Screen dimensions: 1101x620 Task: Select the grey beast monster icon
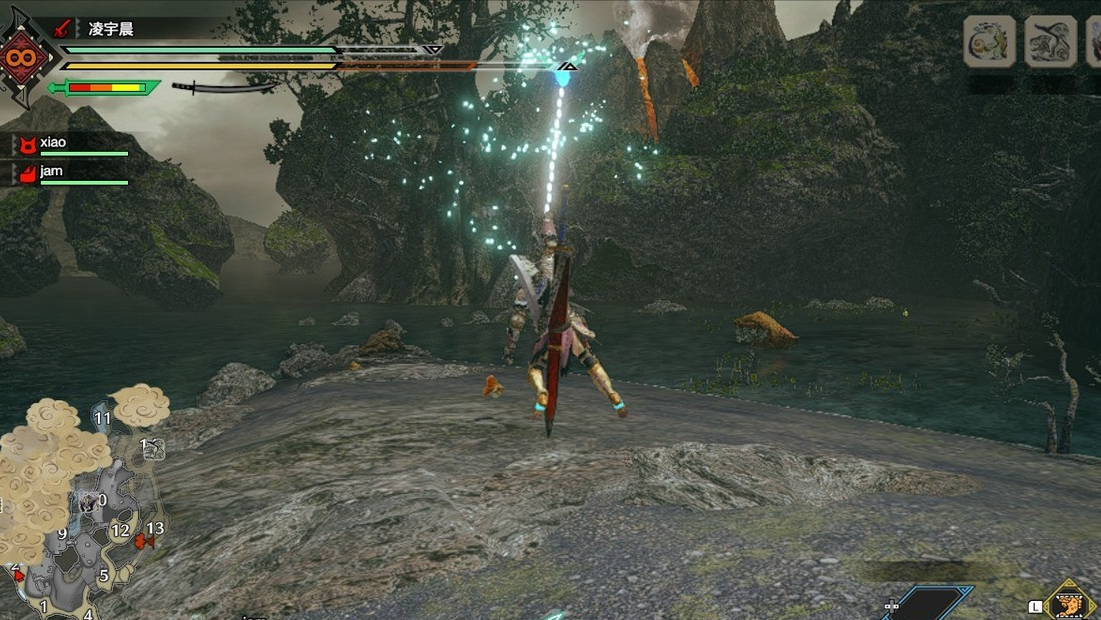[1050, 42]
